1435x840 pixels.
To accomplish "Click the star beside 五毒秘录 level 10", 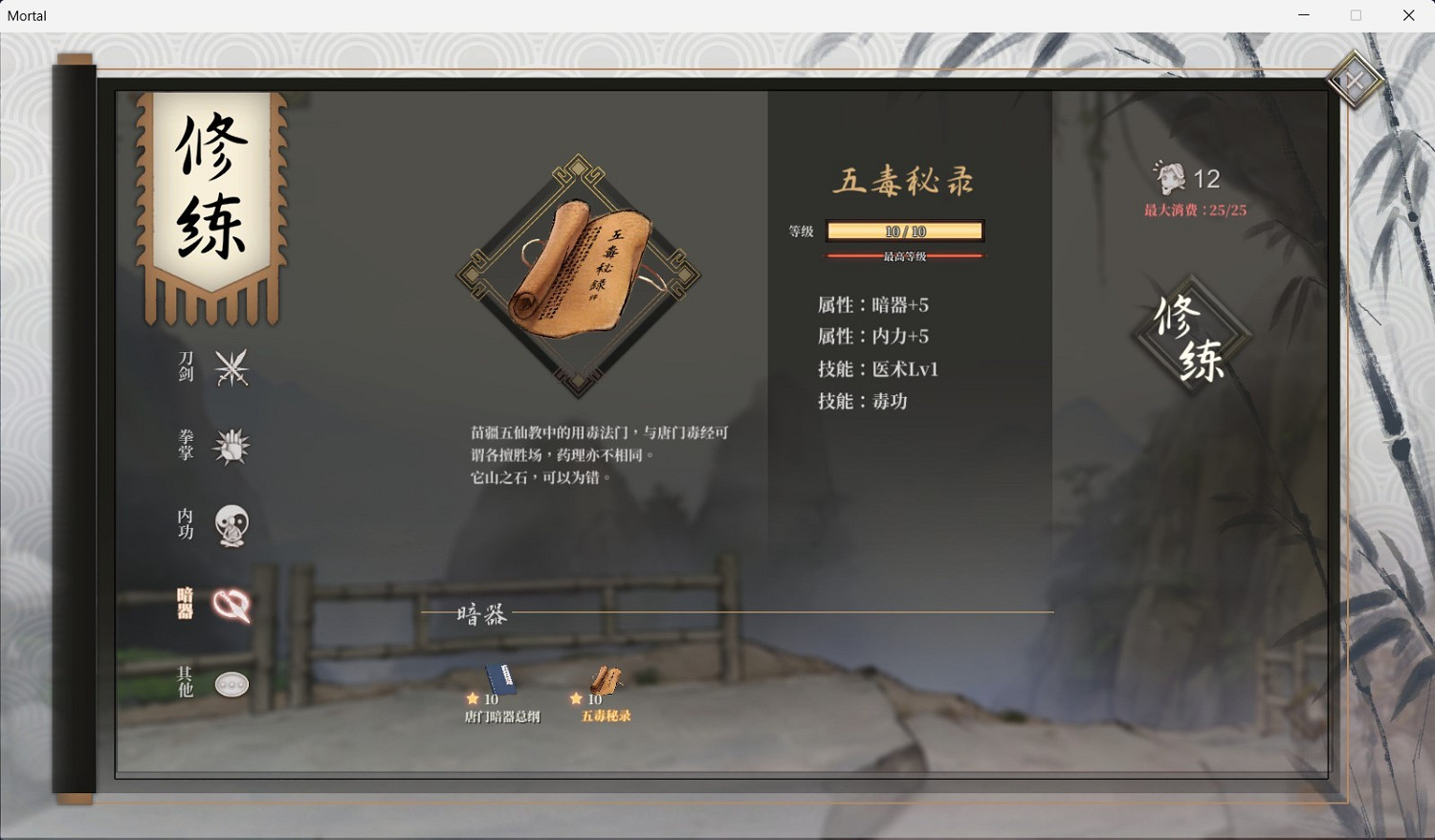I will pos(577,699).
